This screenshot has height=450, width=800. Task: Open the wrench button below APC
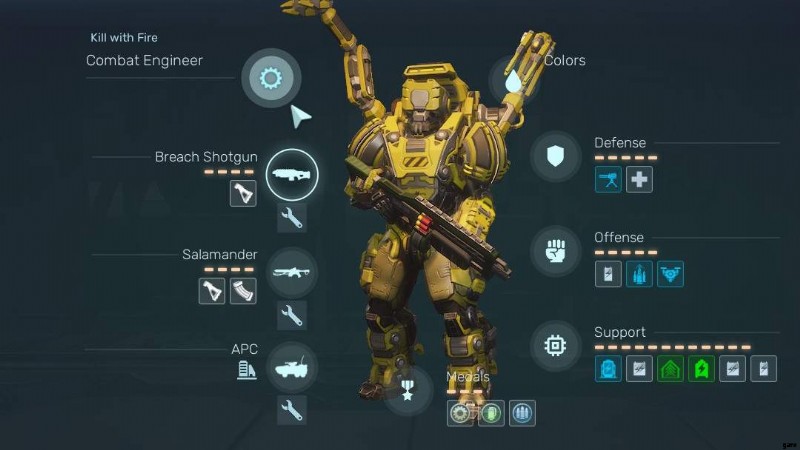click(x=291, y=409)
